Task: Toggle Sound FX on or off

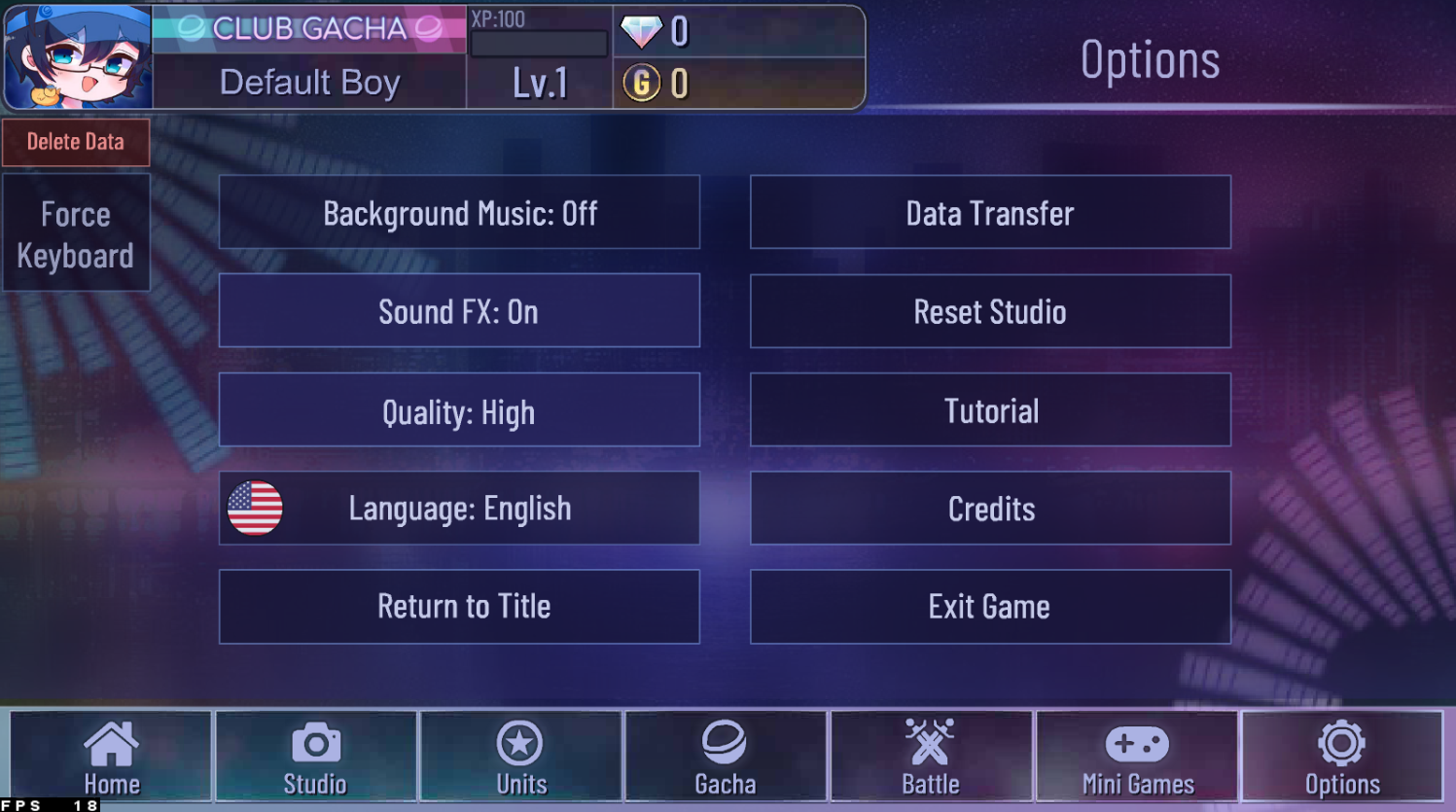Action: (x=459, y=311)
